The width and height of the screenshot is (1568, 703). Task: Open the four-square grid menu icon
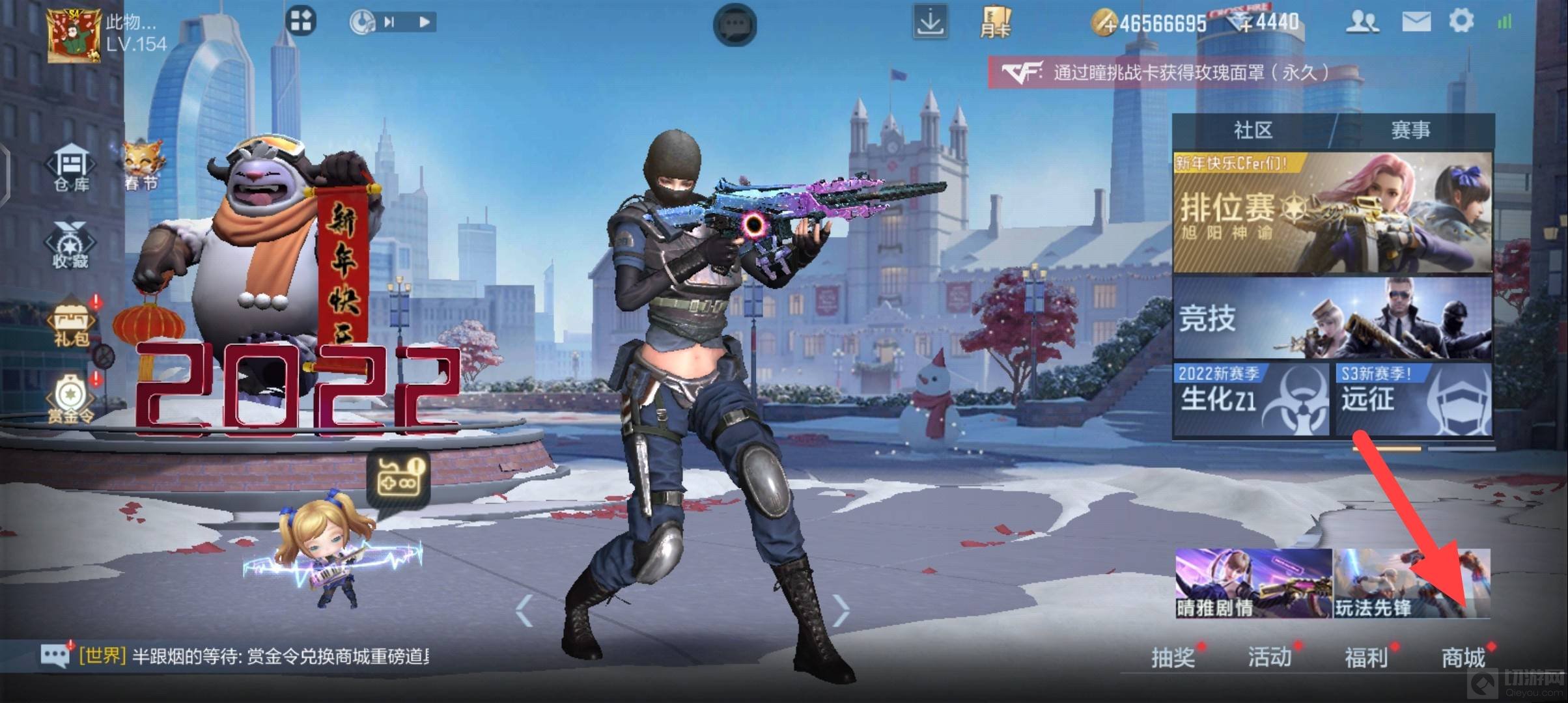coord(301,21)
